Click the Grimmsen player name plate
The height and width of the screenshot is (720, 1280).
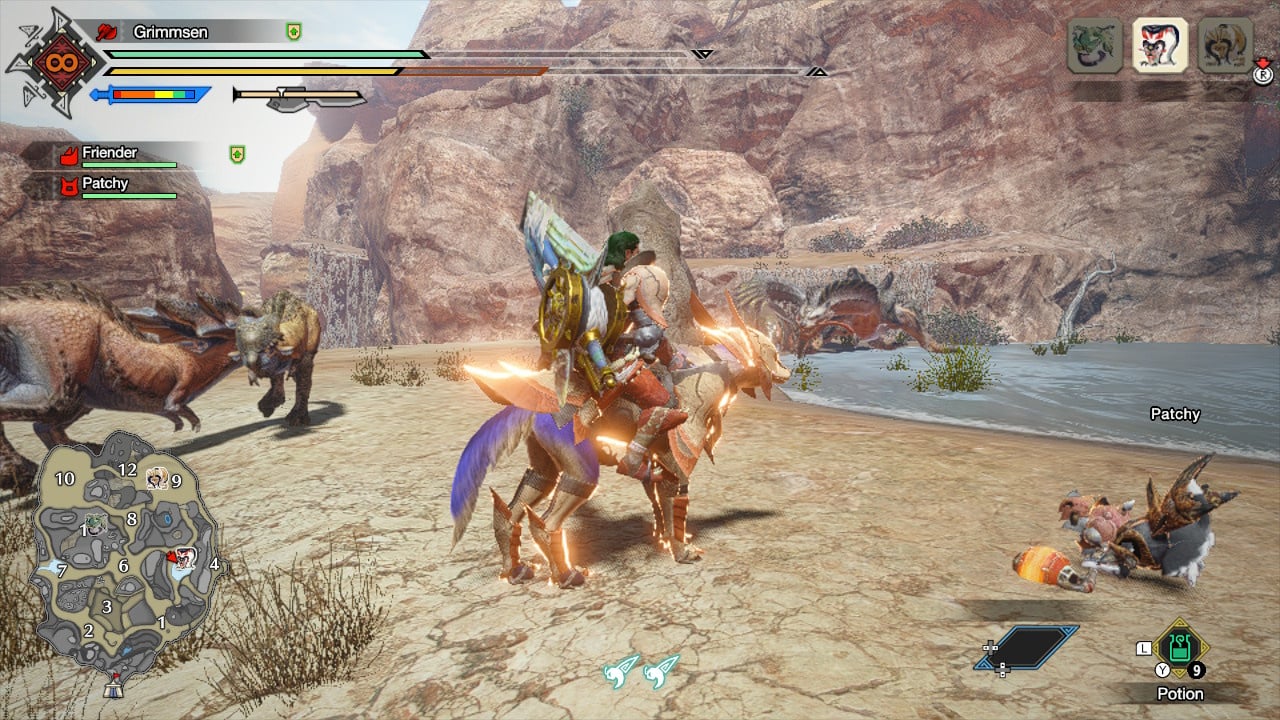coord(170,32)
